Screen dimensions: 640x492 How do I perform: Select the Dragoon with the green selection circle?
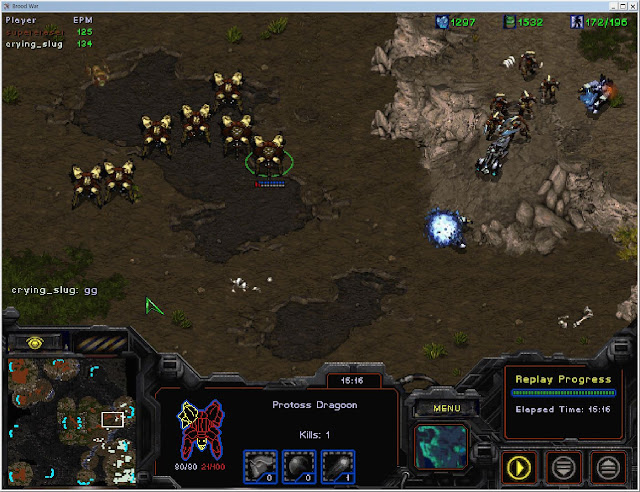[x=269, y=155]
